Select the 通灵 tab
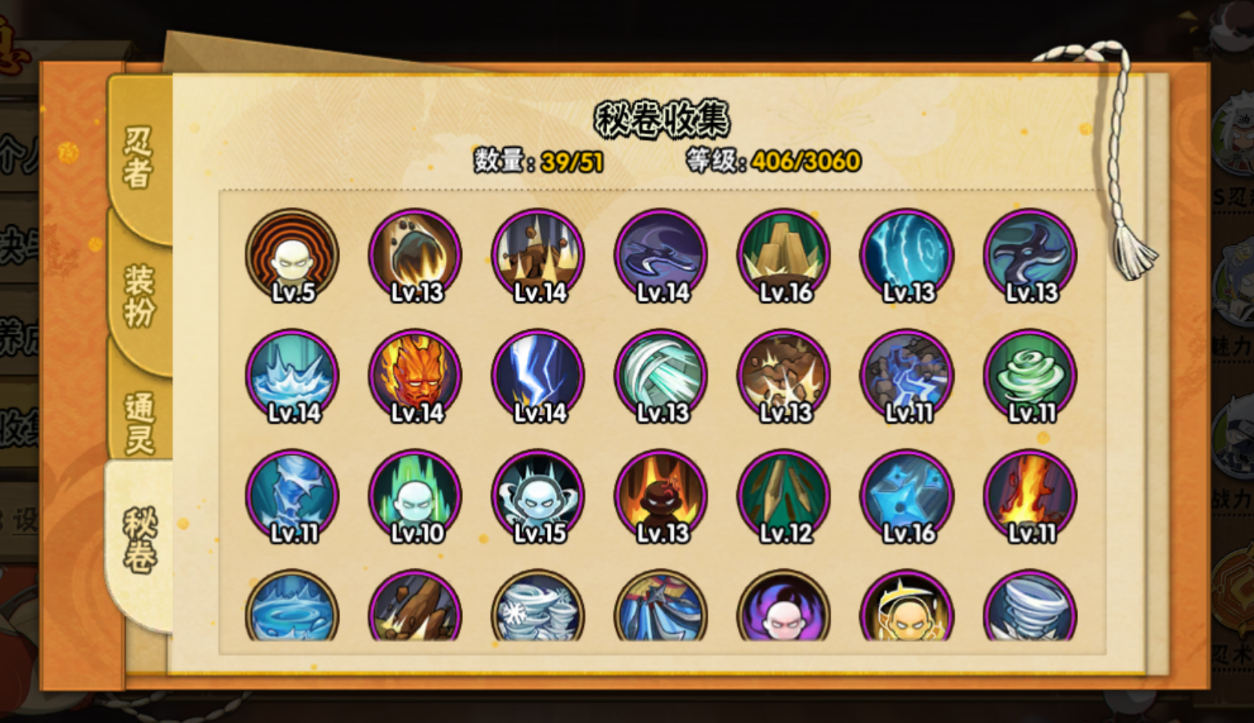This screenshot has height=723, width=1254. coord(139,422)
